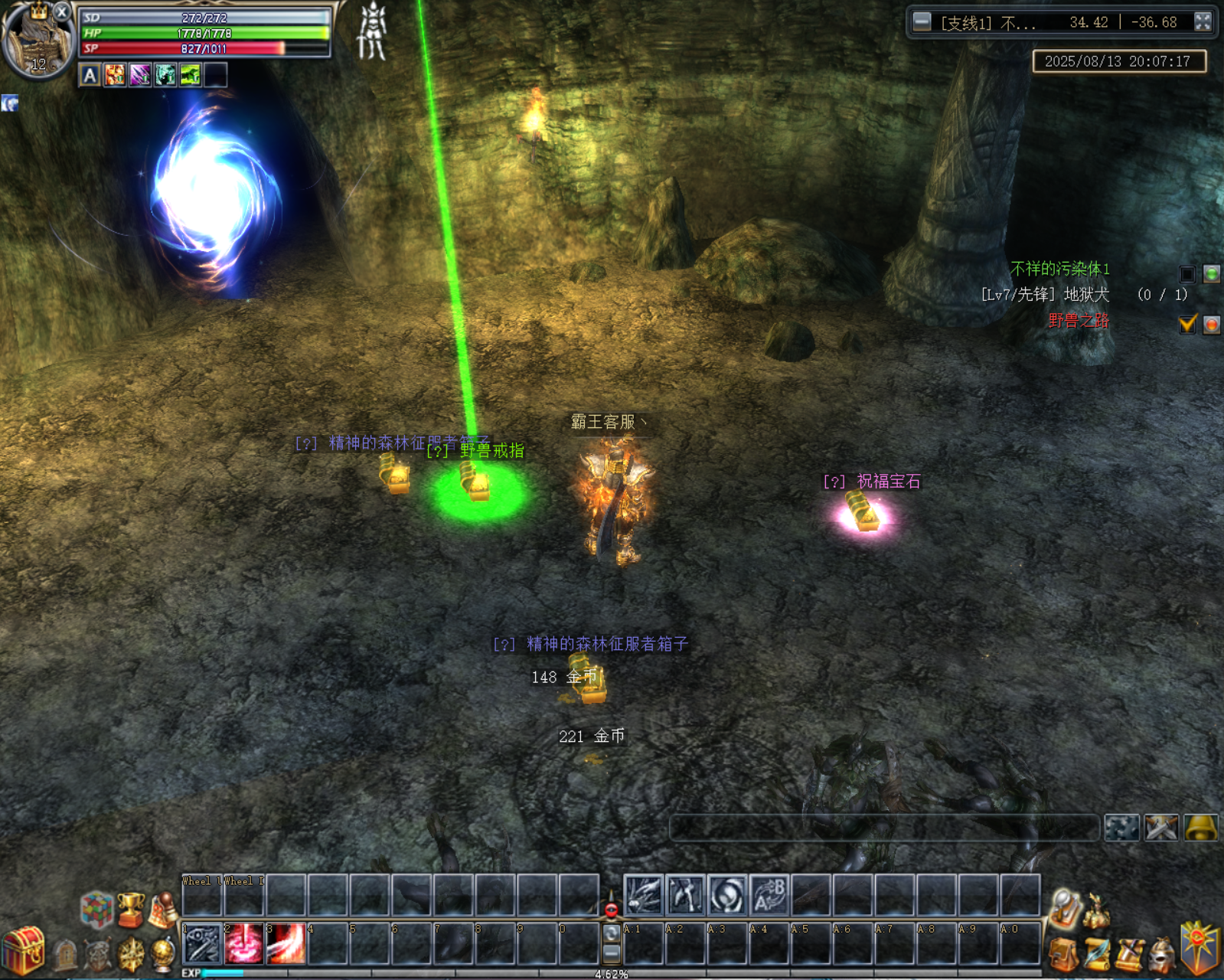Open the golden bell notification button
1224x980 pixels.
click(1201, 828)
